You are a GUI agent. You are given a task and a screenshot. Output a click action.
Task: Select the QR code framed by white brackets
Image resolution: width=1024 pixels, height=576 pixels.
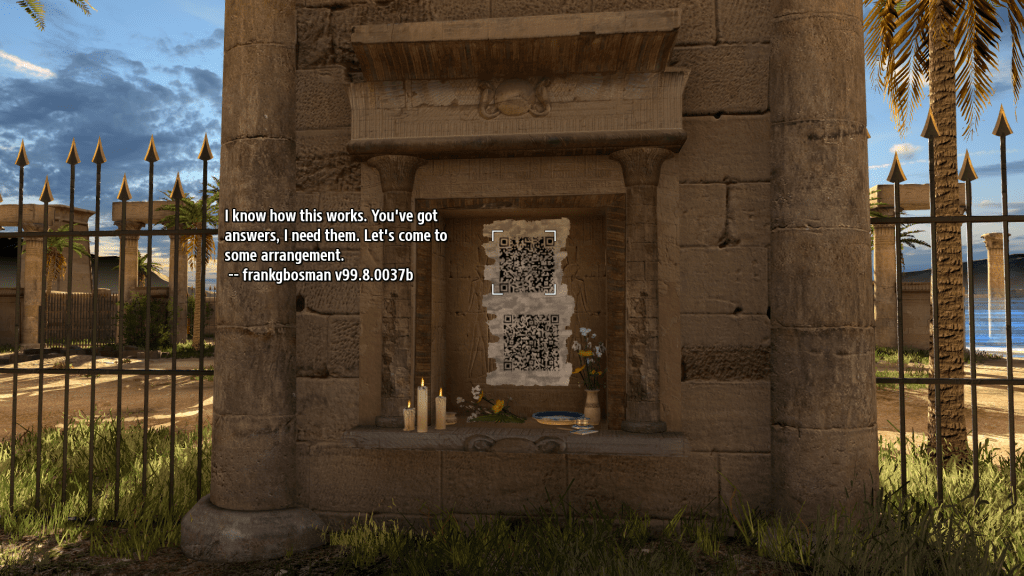526,263
